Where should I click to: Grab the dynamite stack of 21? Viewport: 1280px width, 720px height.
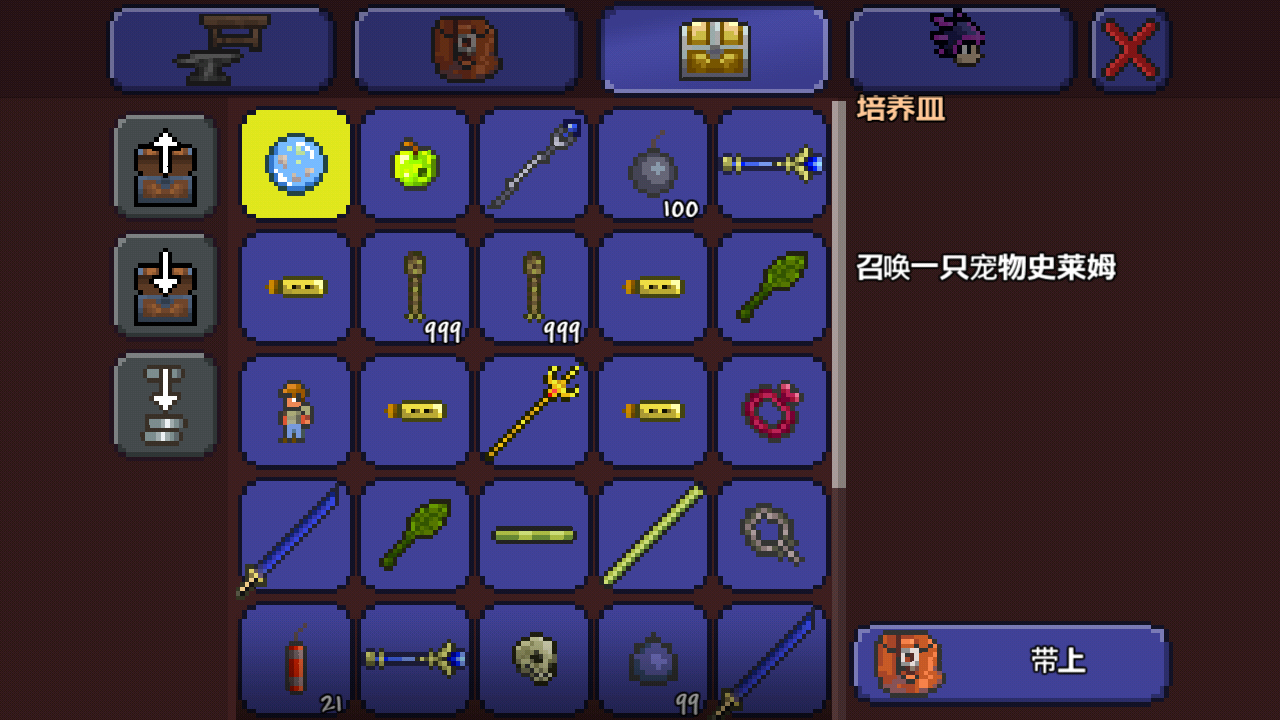click(x=294, y=659)
